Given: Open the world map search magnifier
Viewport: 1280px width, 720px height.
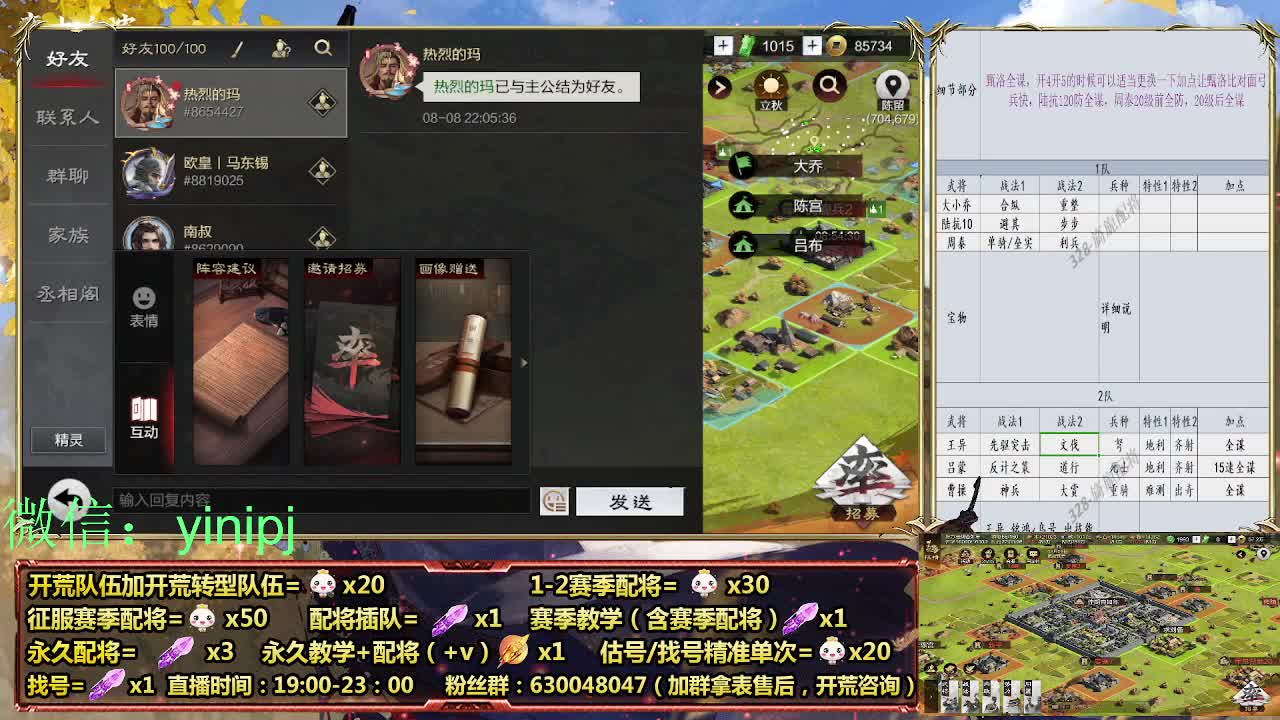Looking at the screenshot, I should point(829,87).
